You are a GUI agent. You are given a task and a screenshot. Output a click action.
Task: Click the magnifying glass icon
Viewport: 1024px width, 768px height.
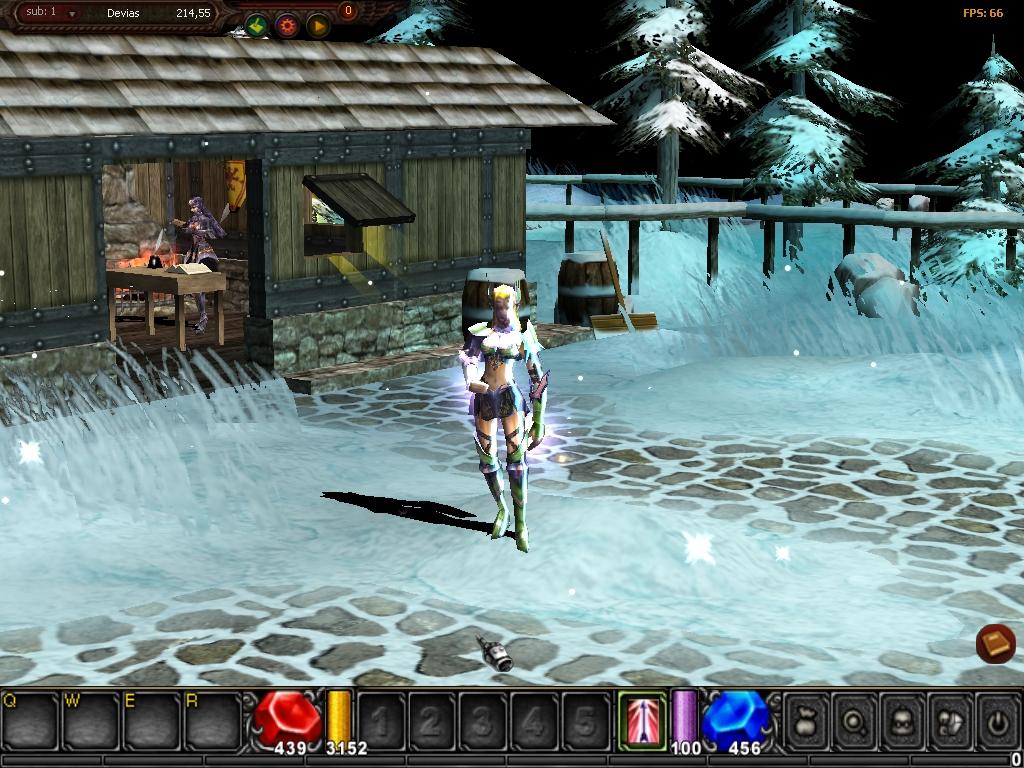[x=854, y=720]
